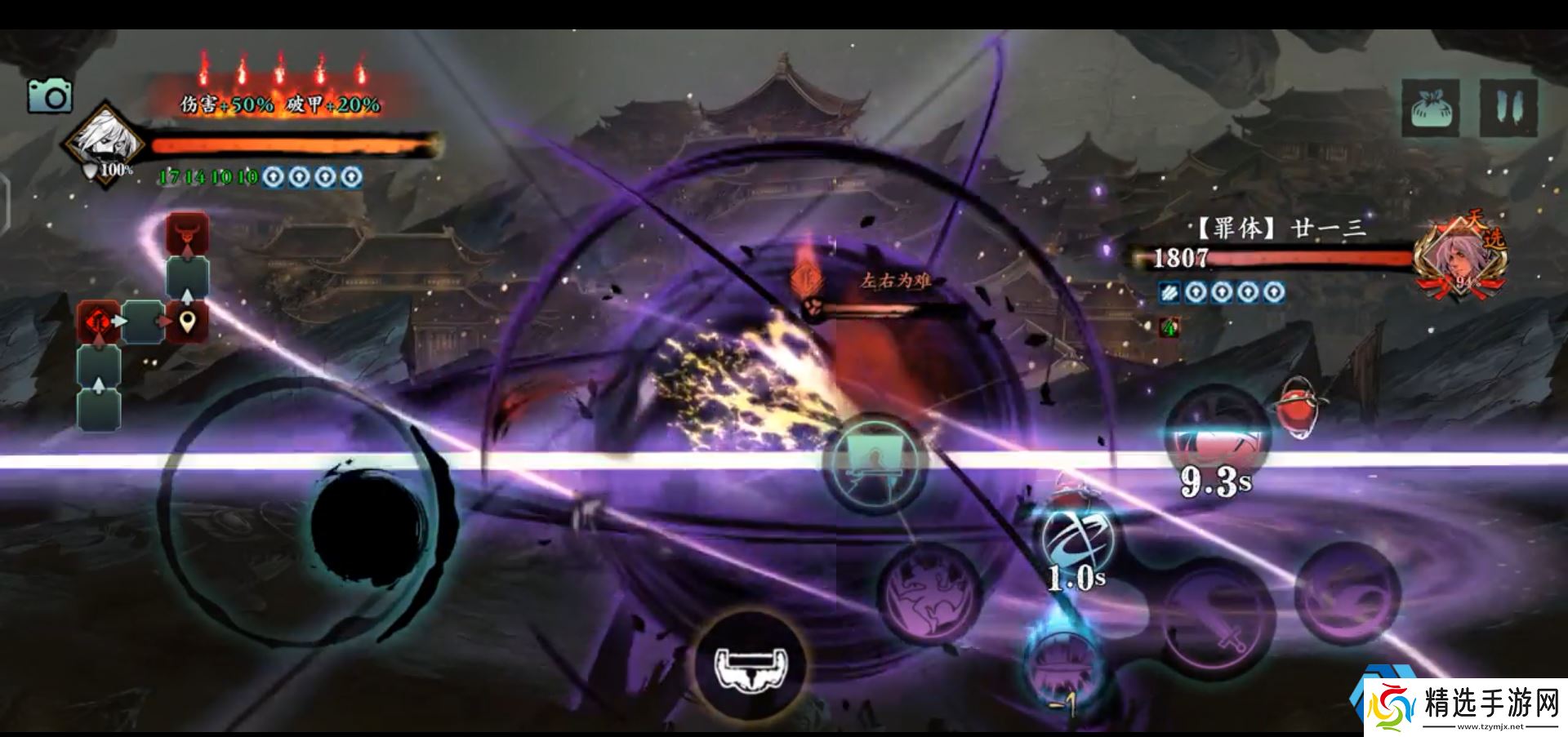1568x737 pixels.
Task: Pause the game with the pause button
Action: (1507, 109)
